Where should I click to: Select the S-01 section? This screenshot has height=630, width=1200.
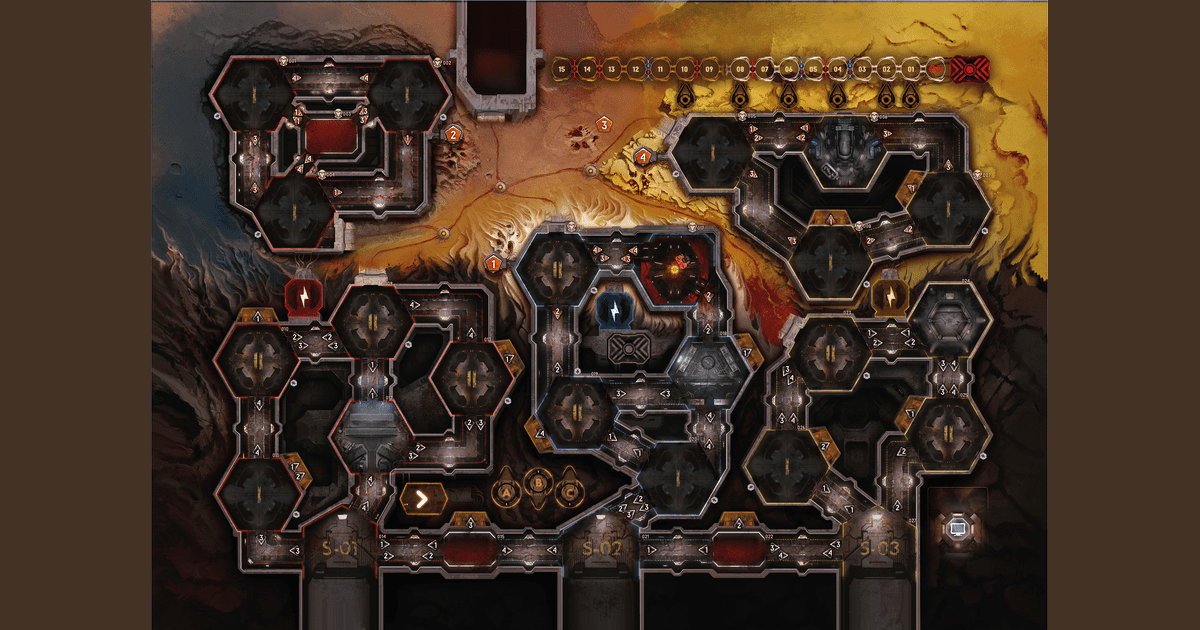(x=340, y=549)
